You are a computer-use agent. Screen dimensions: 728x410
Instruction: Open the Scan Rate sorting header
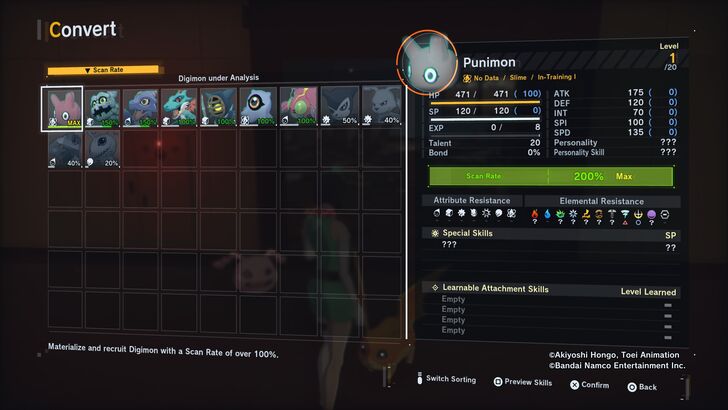pyautogui.click(x=103, y=70)
